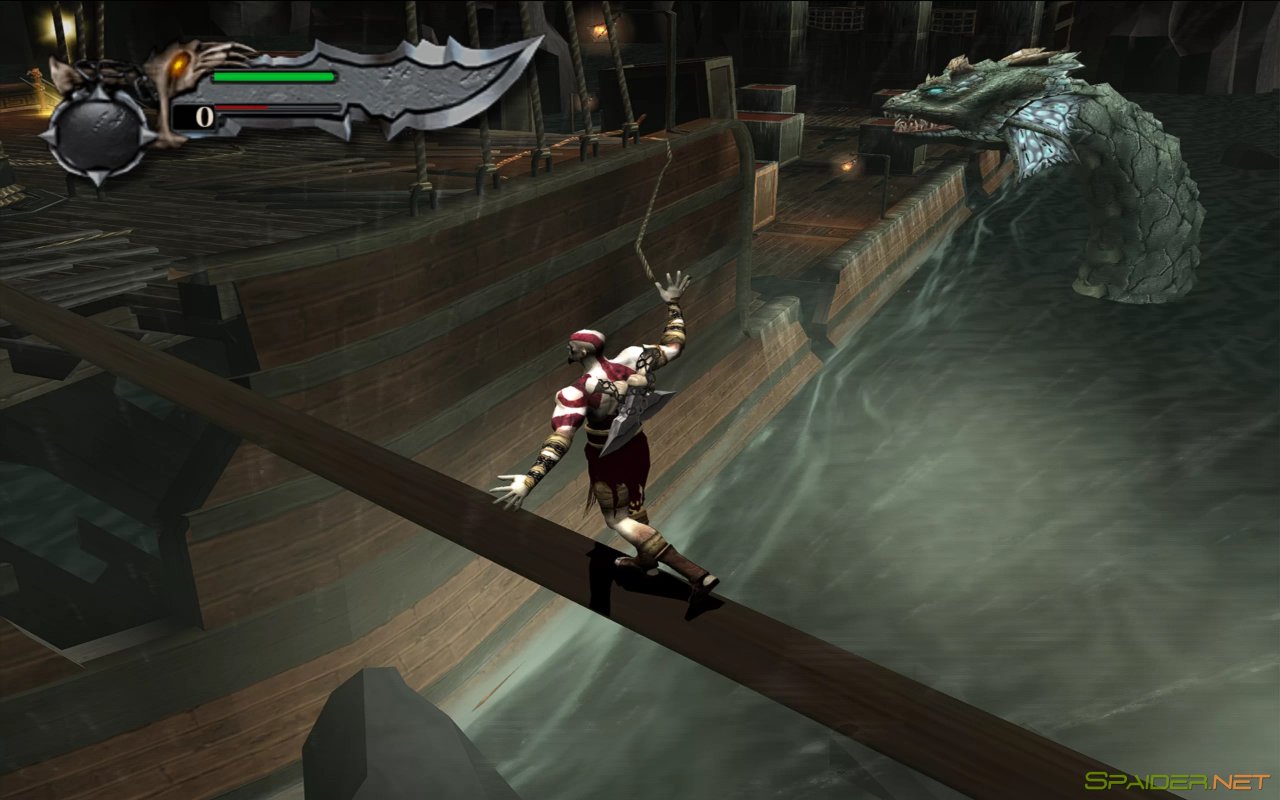Click the glowing orange eye on the HUD creature
Viewport: 1280px width, 800px height.
(x=180, y=62)
